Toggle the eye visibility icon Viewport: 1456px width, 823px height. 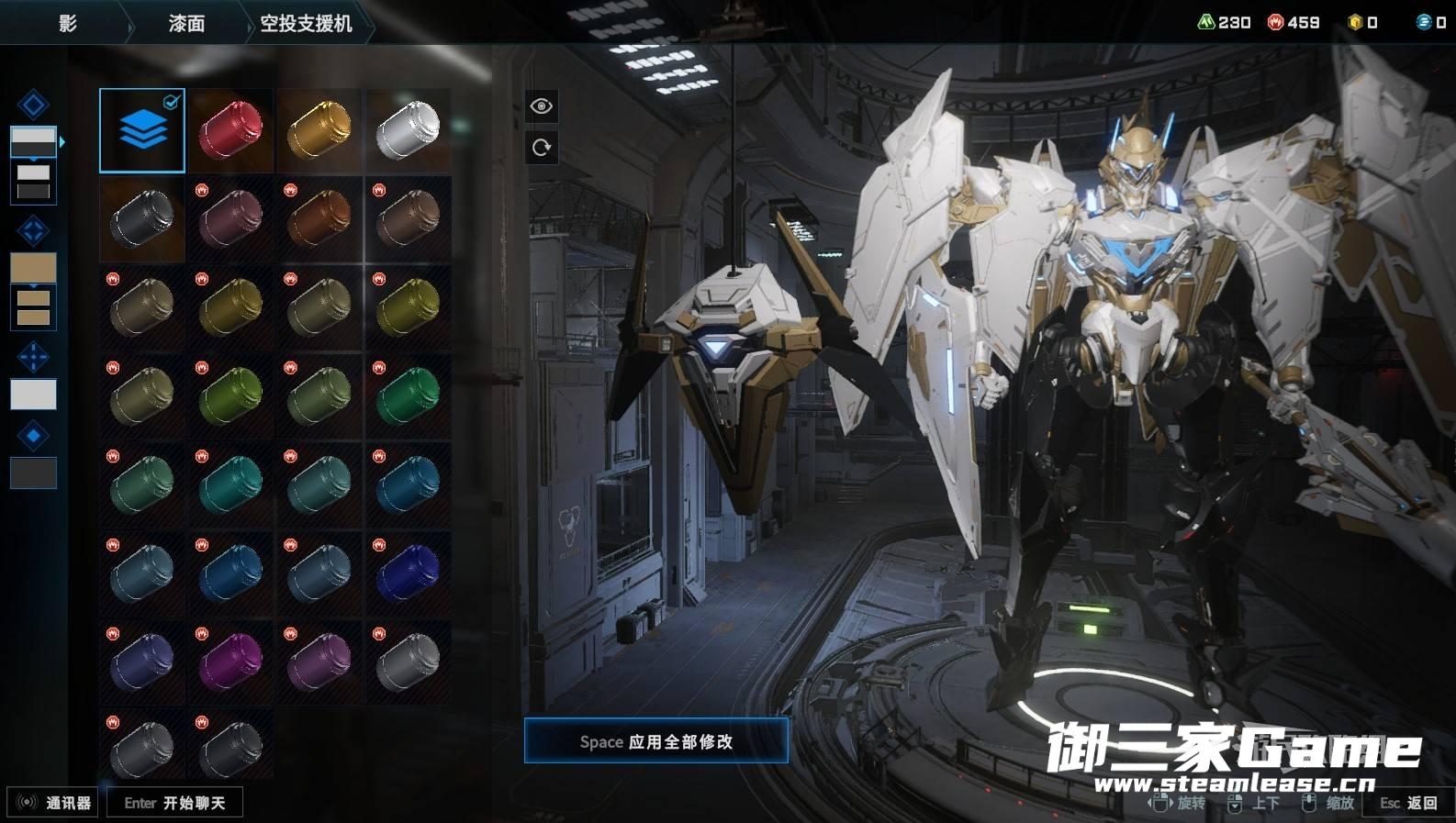[x=542, y=106]
